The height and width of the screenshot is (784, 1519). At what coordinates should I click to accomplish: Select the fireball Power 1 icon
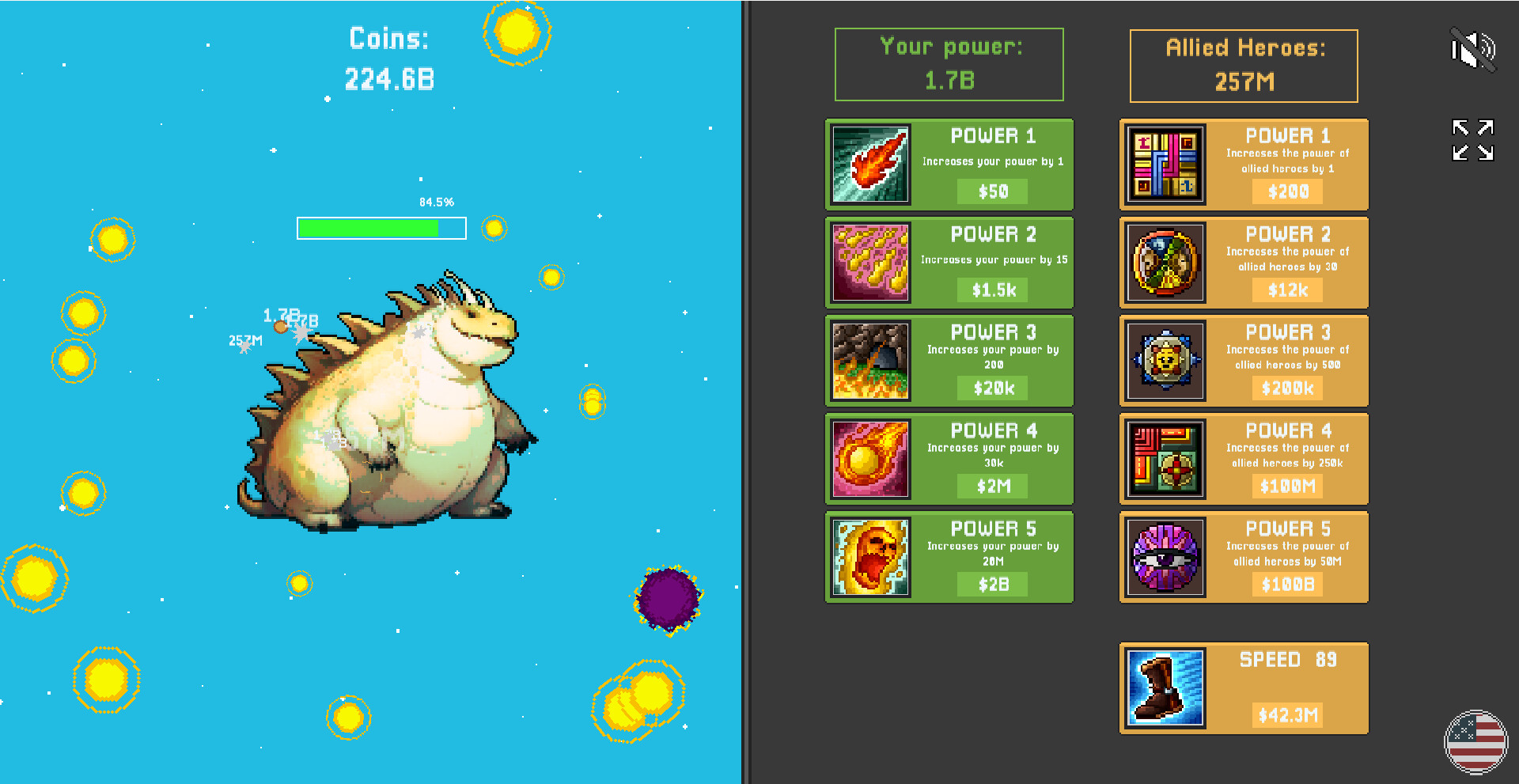[x=869, y=165]
